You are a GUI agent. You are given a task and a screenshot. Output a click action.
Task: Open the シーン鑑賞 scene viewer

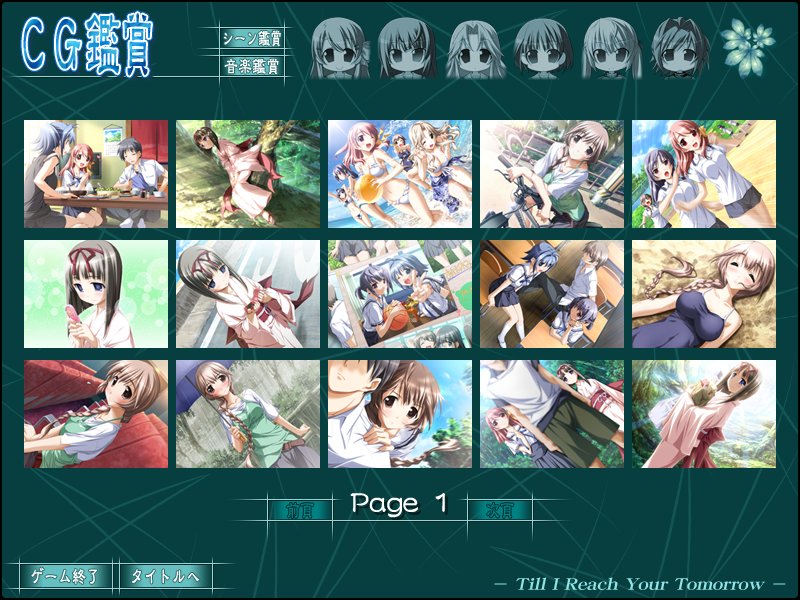pyautogui.click(x=251, y=38)
